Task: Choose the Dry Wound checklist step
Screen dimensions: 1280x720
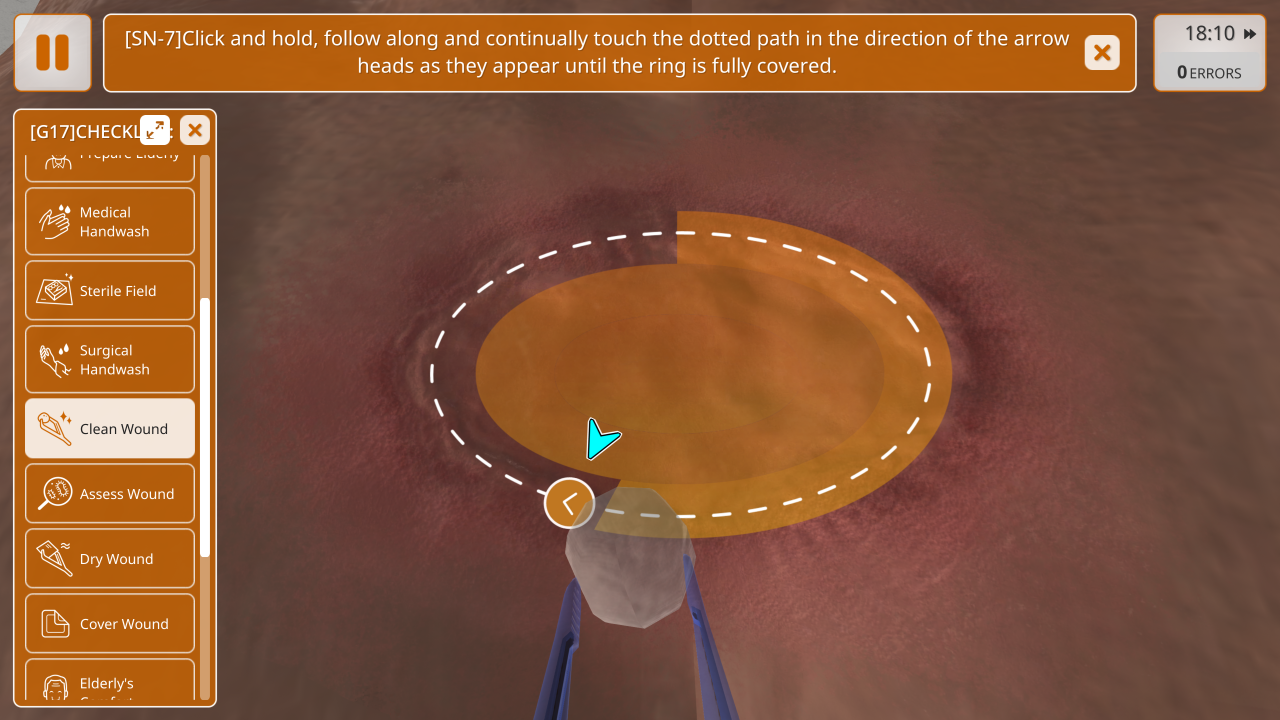Action: [x=110, y=559]
